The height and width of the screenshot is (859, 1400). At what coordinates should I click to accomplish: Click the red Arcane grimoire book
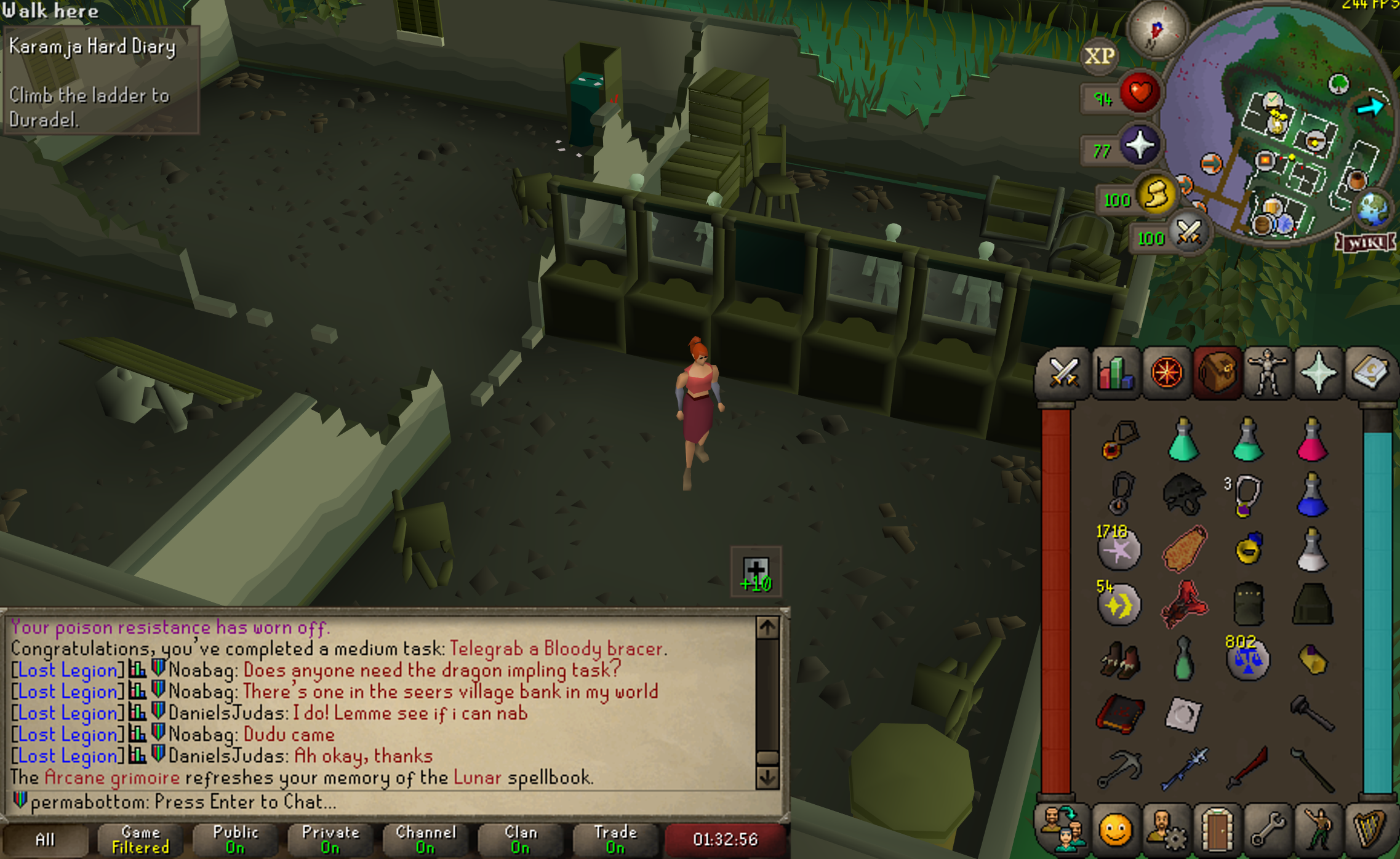[x=1120, y=714]
